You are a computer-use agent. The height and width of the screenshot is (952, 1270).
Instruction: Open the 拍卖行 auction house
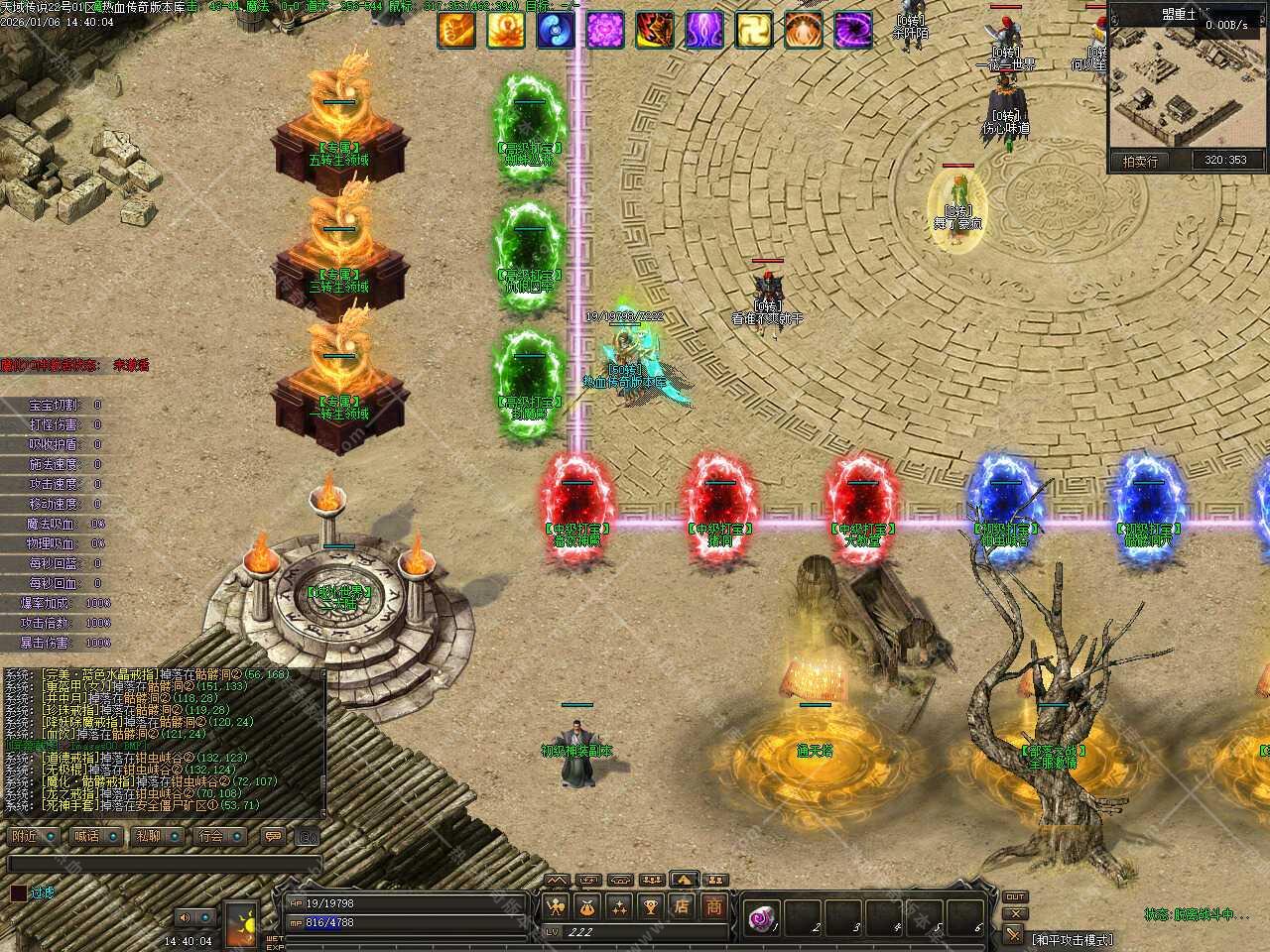[1140, 161]
